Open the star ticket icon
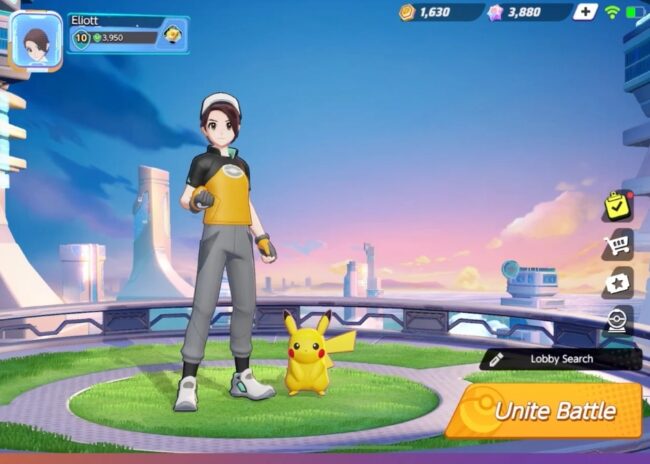 tap(617, 282)
